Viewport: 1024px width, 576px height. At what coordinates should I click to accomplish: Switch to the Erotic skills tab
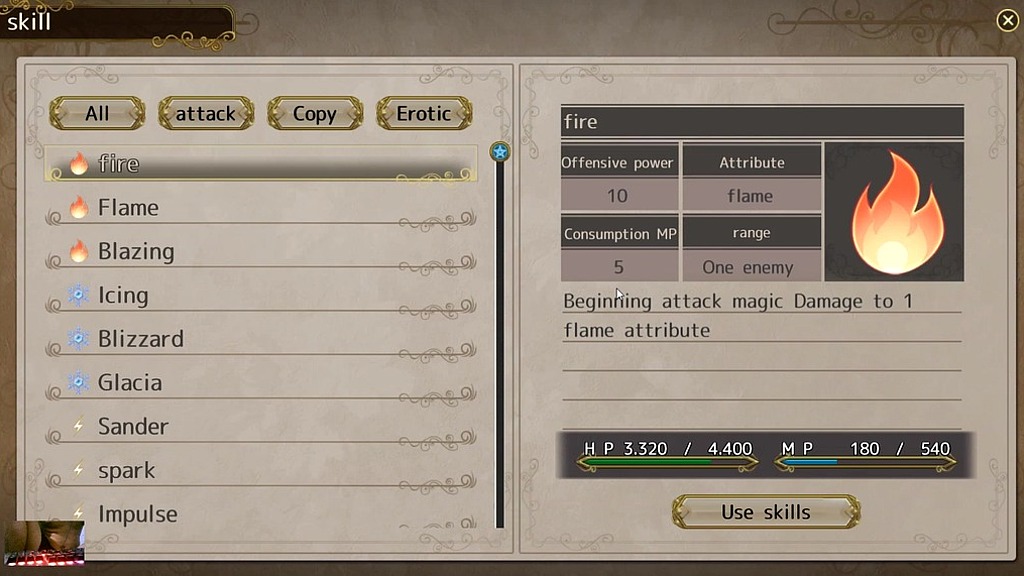(423, 113)
